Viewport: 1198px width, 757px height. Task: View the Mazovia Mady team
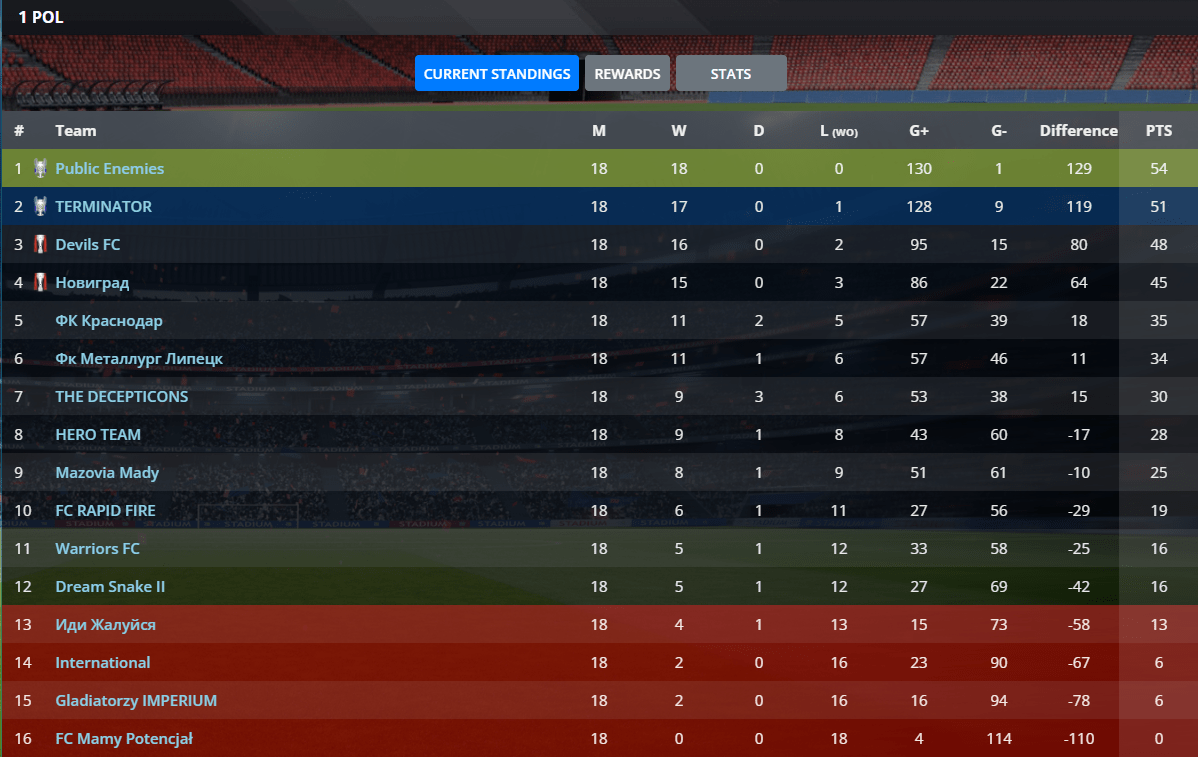(x=107, y=473)
